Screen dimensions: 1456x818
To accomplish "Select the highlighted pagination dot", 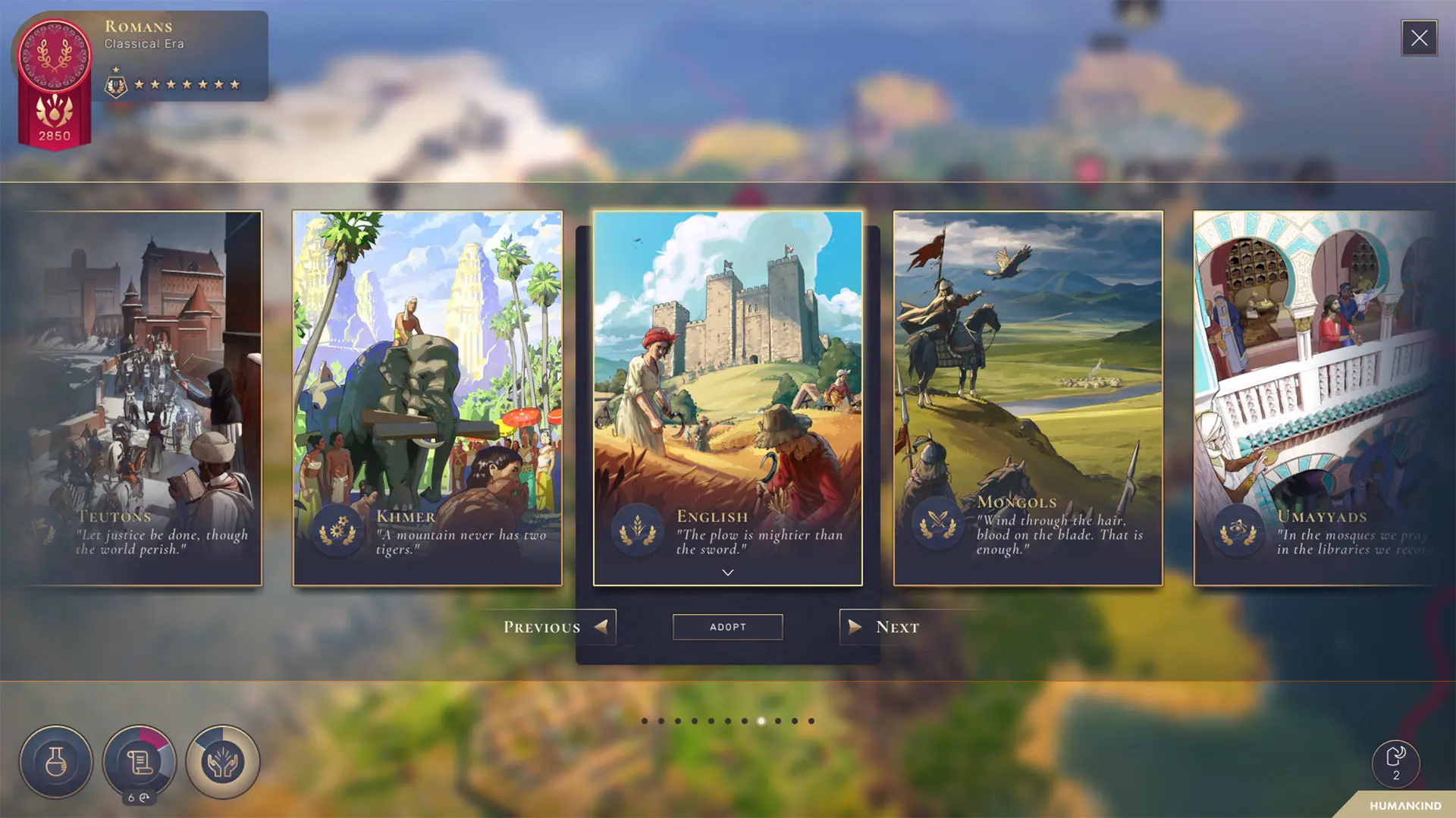I will coord(761,721).
